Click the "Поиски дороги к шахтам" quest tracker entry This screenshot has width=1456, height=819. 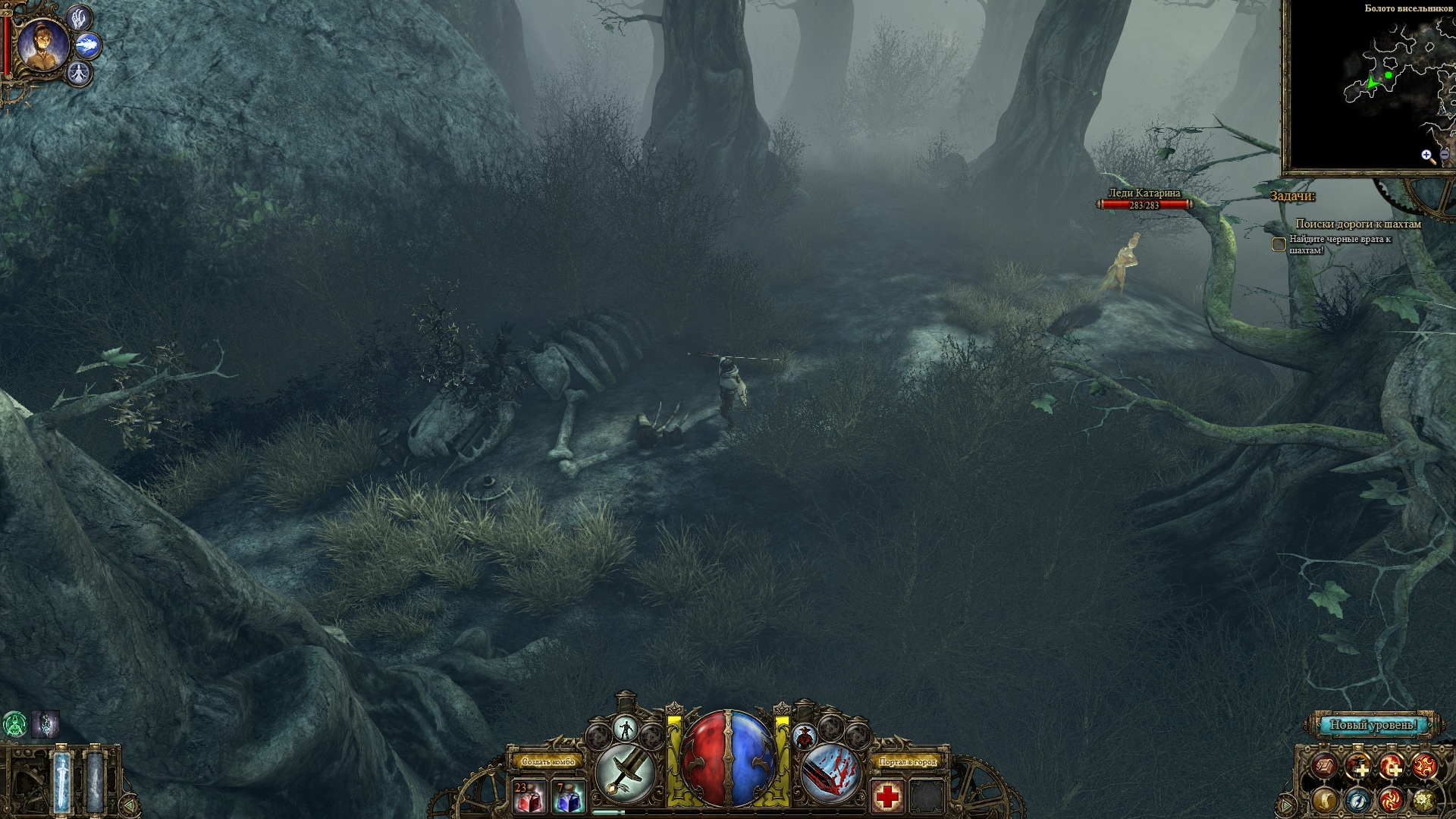point(1357,224)
